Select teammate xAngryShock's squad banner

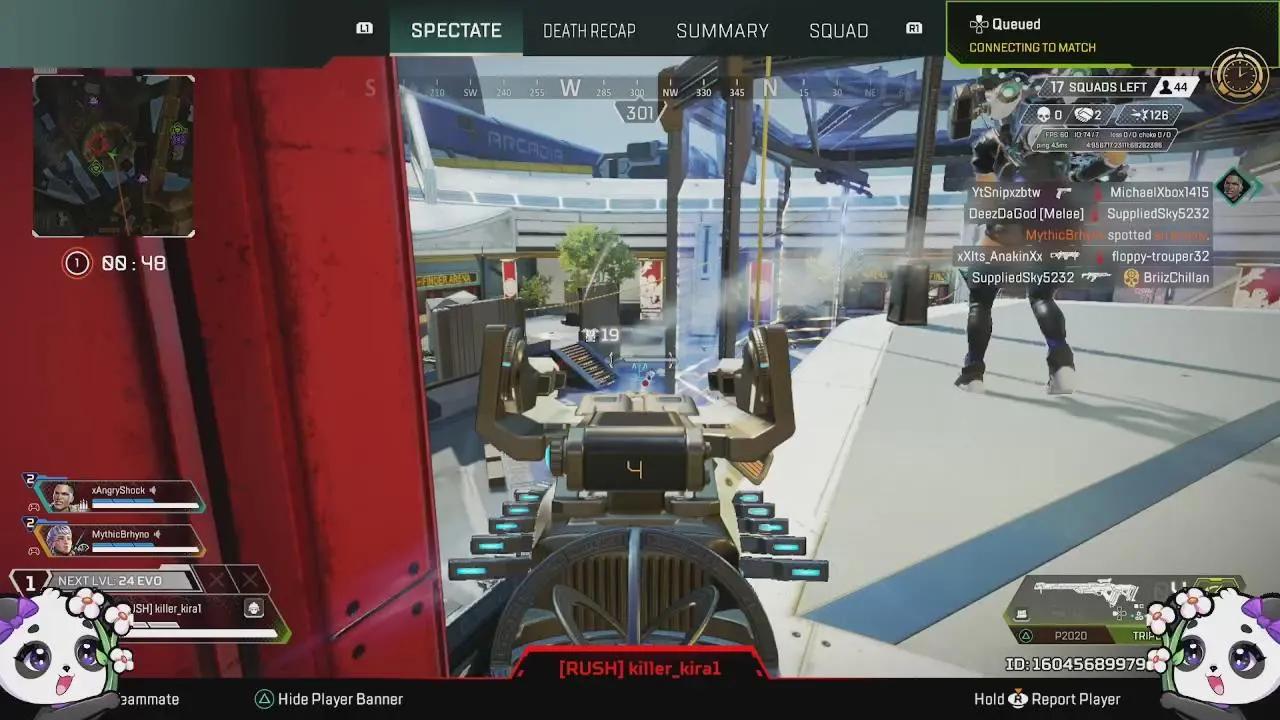(118, 496)
